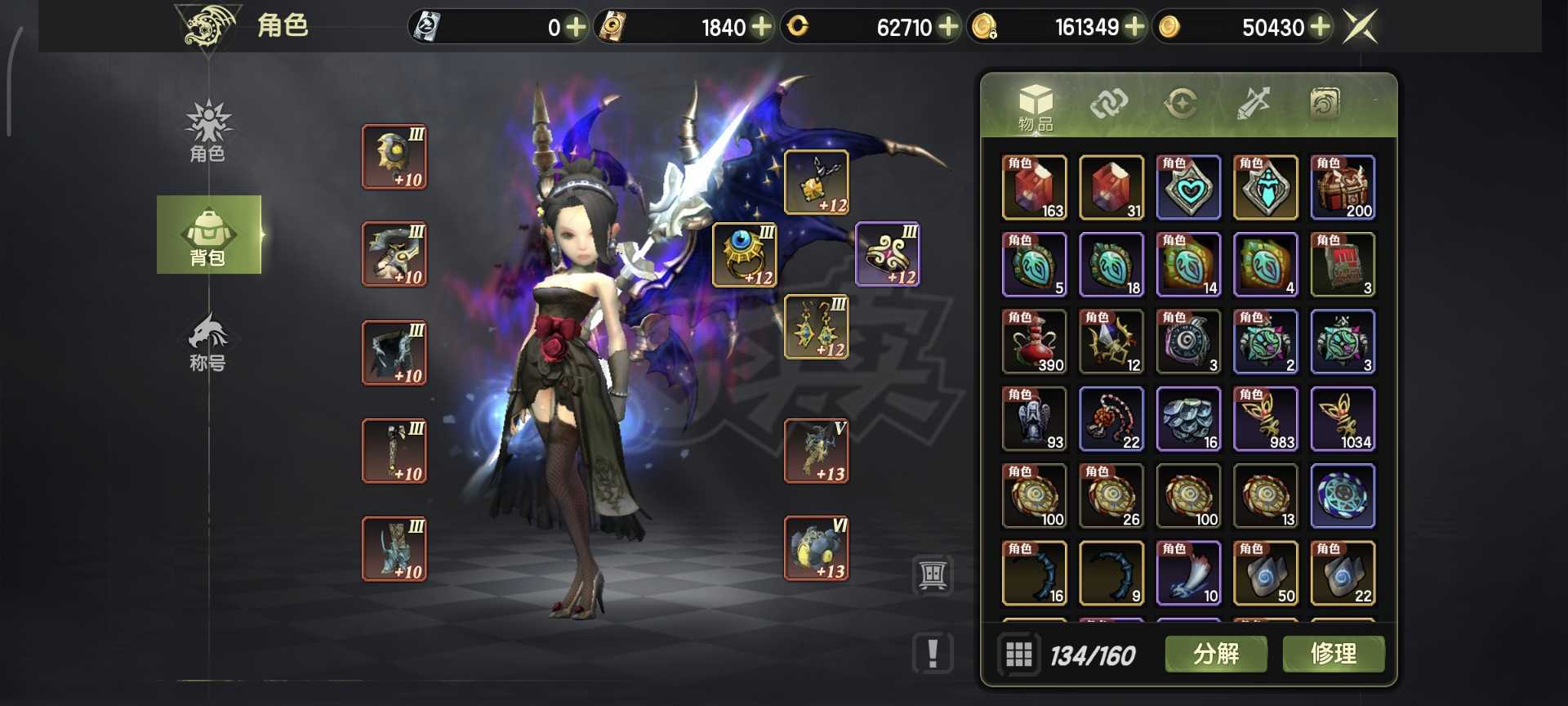Select the 物品 items inventory tab

(x=1035, y=107)
